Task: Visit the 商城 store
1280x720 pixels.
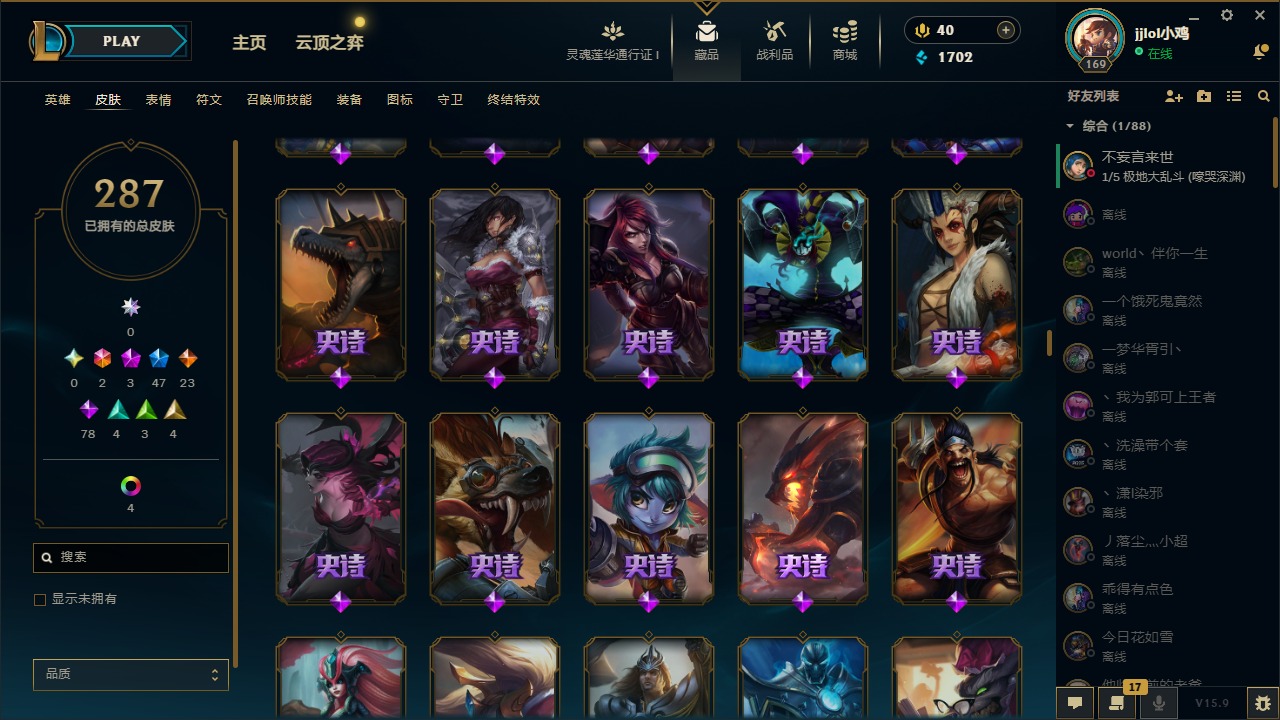Action: pos(845,41)
